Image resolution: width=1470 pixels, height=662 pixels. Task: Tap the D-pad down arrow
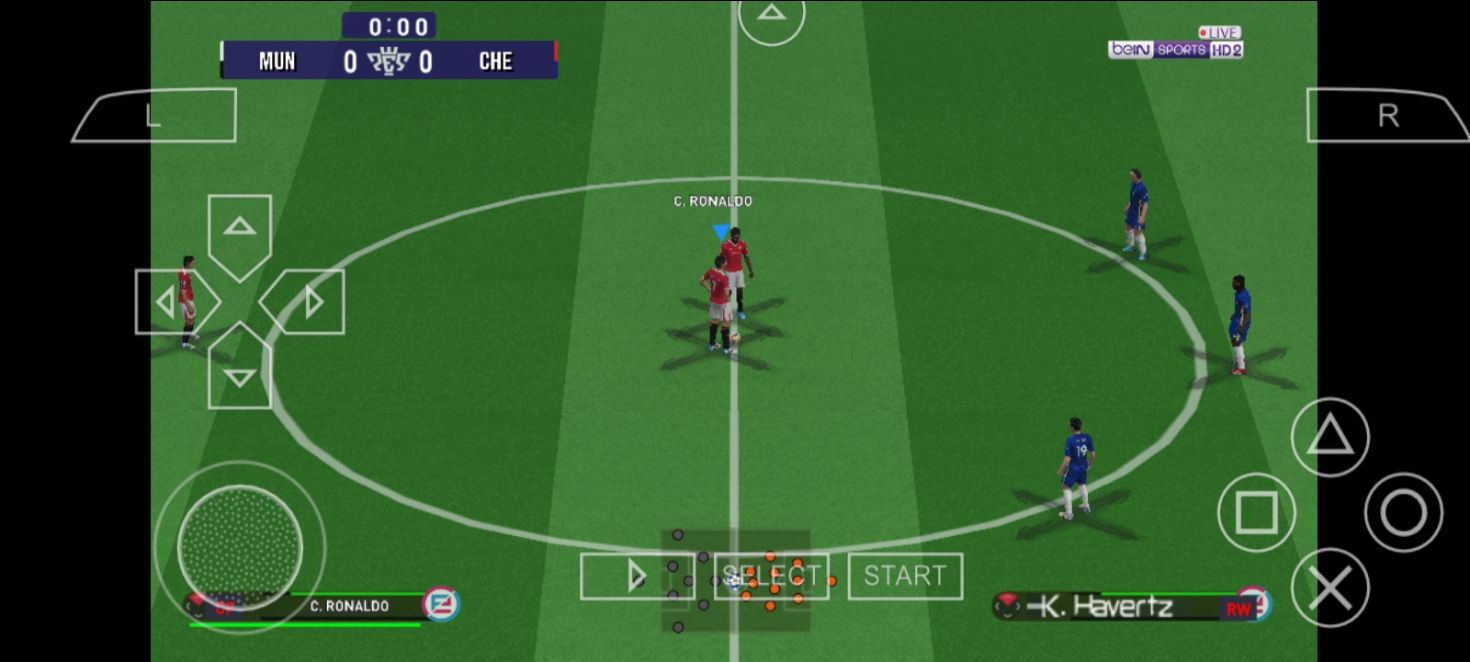pyautogui.click(x=240, y=374)
